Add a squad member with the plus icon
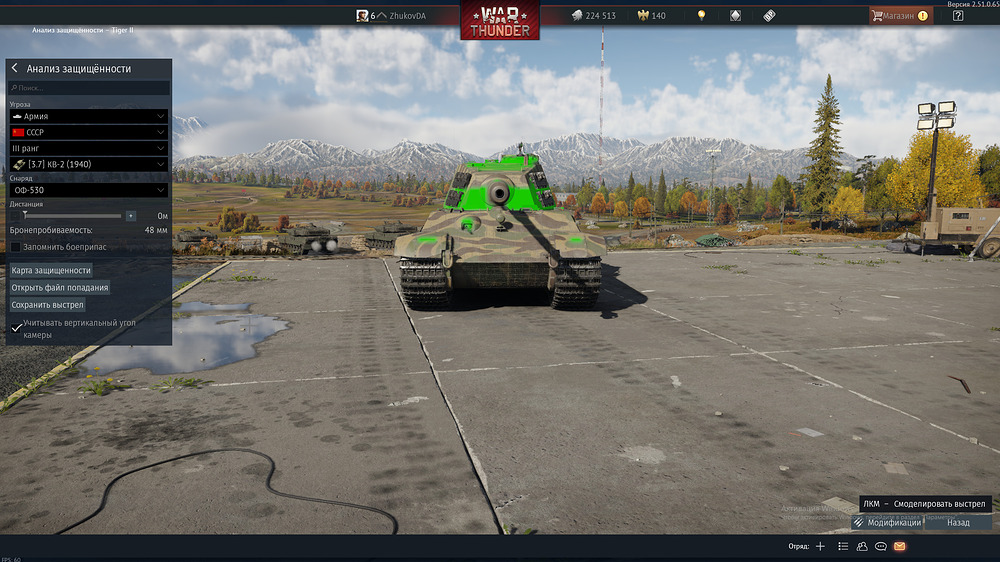 click(x=820, y=547)
